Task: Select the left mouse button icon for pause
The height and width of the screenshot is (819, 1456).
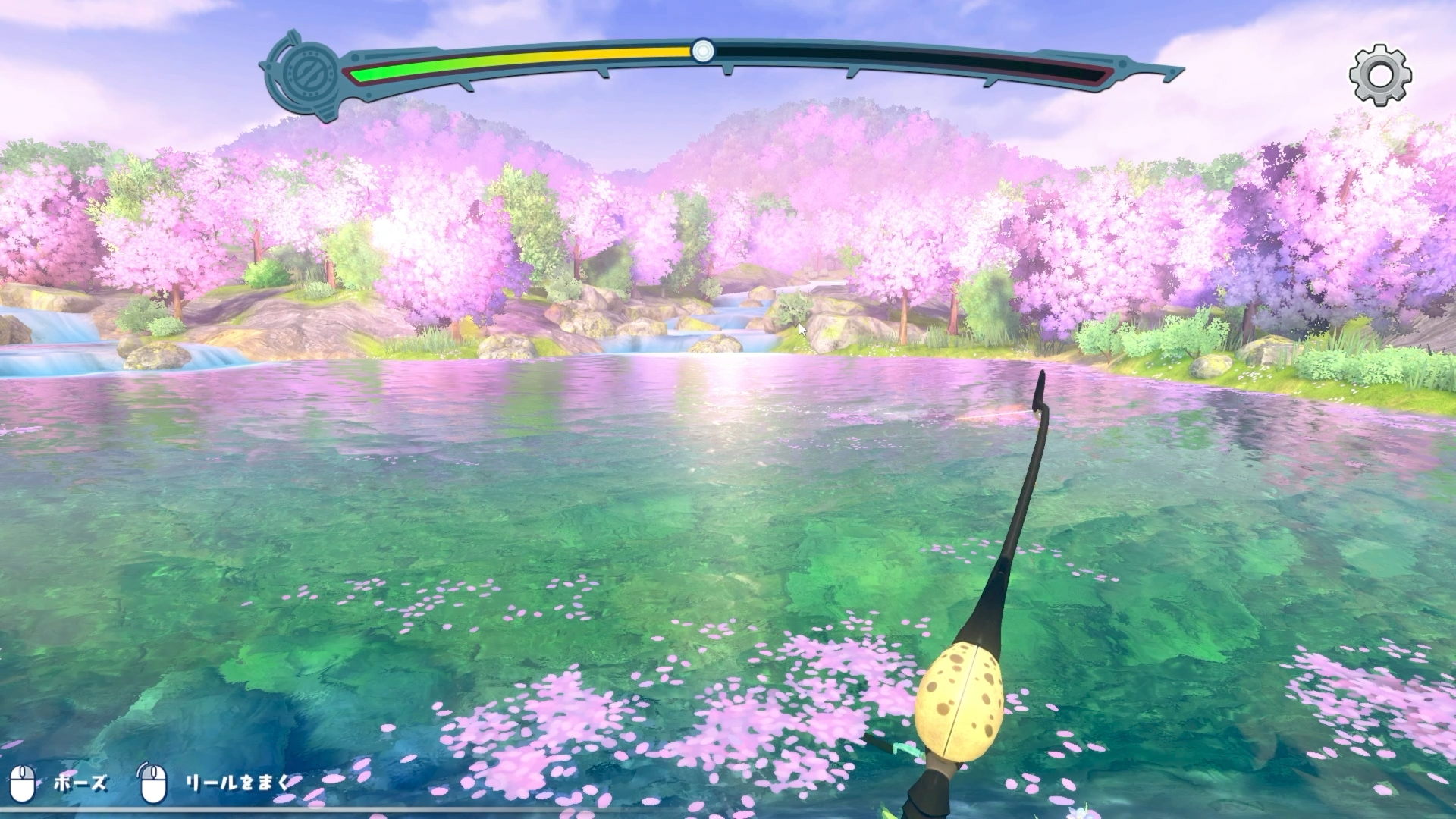Action: [x=23, y=786]
